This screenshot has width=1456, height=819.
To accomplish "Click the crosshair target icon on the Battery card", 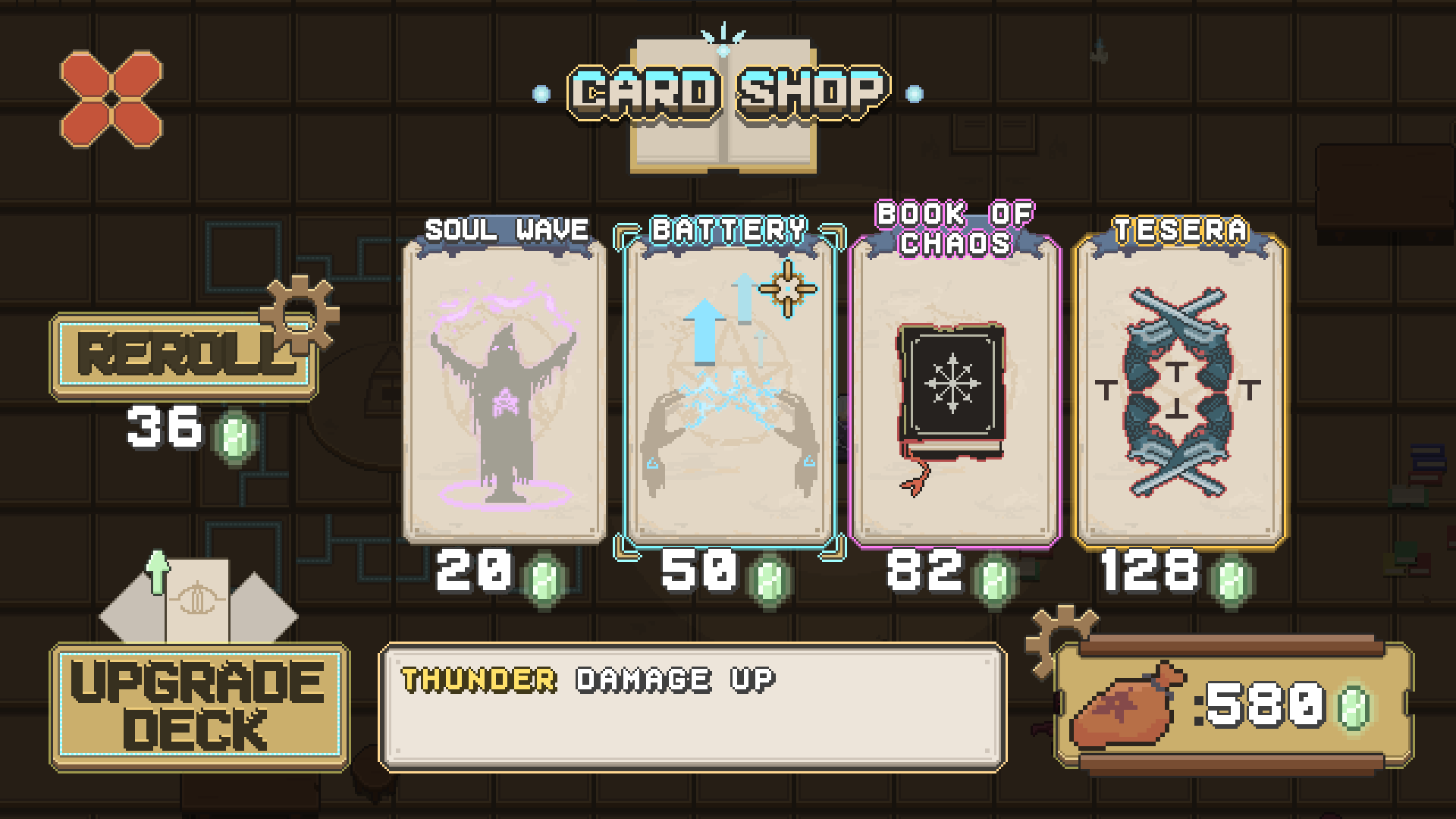I will pos(787,288).
